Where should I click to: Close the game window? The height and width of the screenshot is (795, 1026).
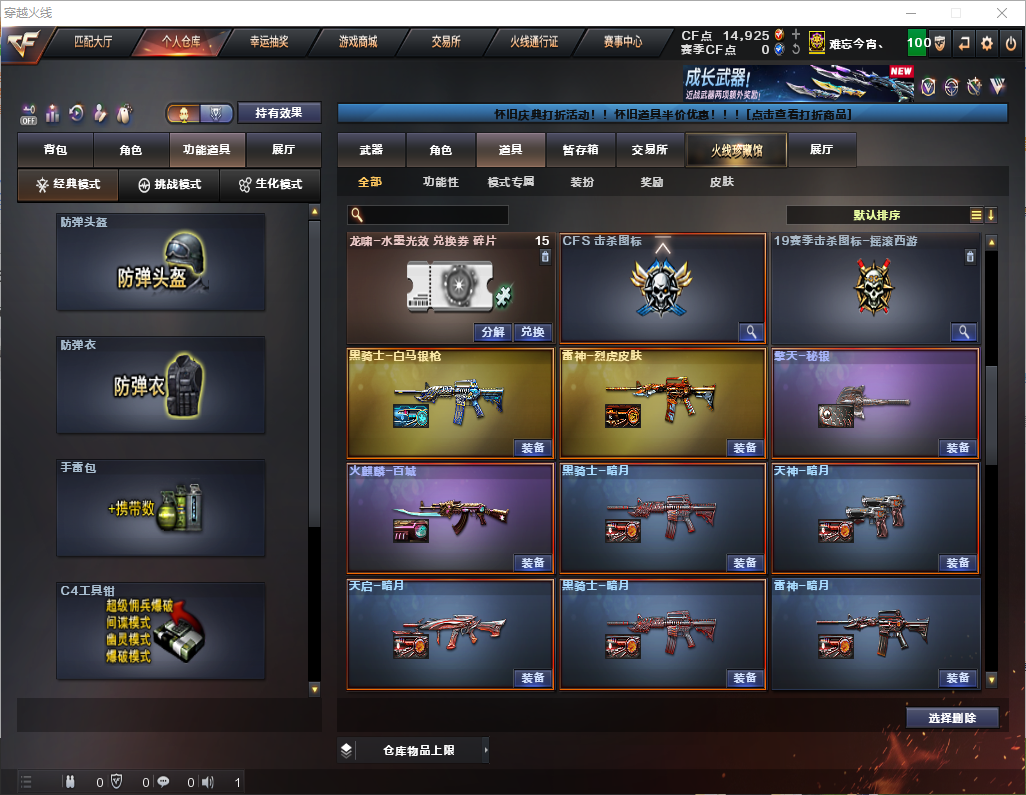click(x=1000, y=13)
